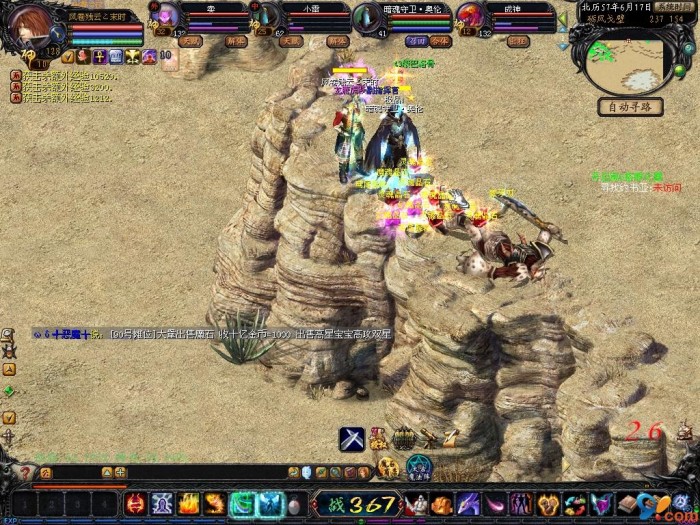Viewport: 700px width, 525px height.
Task: Use the flame burst skill in hotbar
Action: point(188,504)
